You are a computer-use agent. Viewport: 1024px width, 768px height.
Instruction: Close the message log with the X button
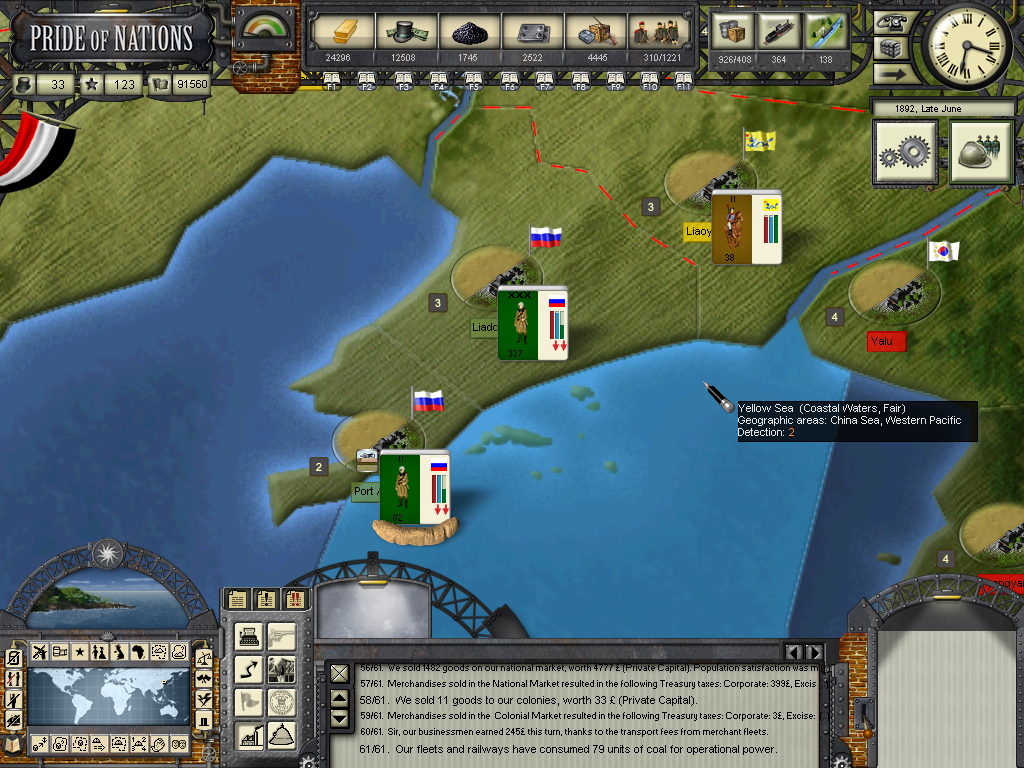pyautogui.click(x=339, y=674)
